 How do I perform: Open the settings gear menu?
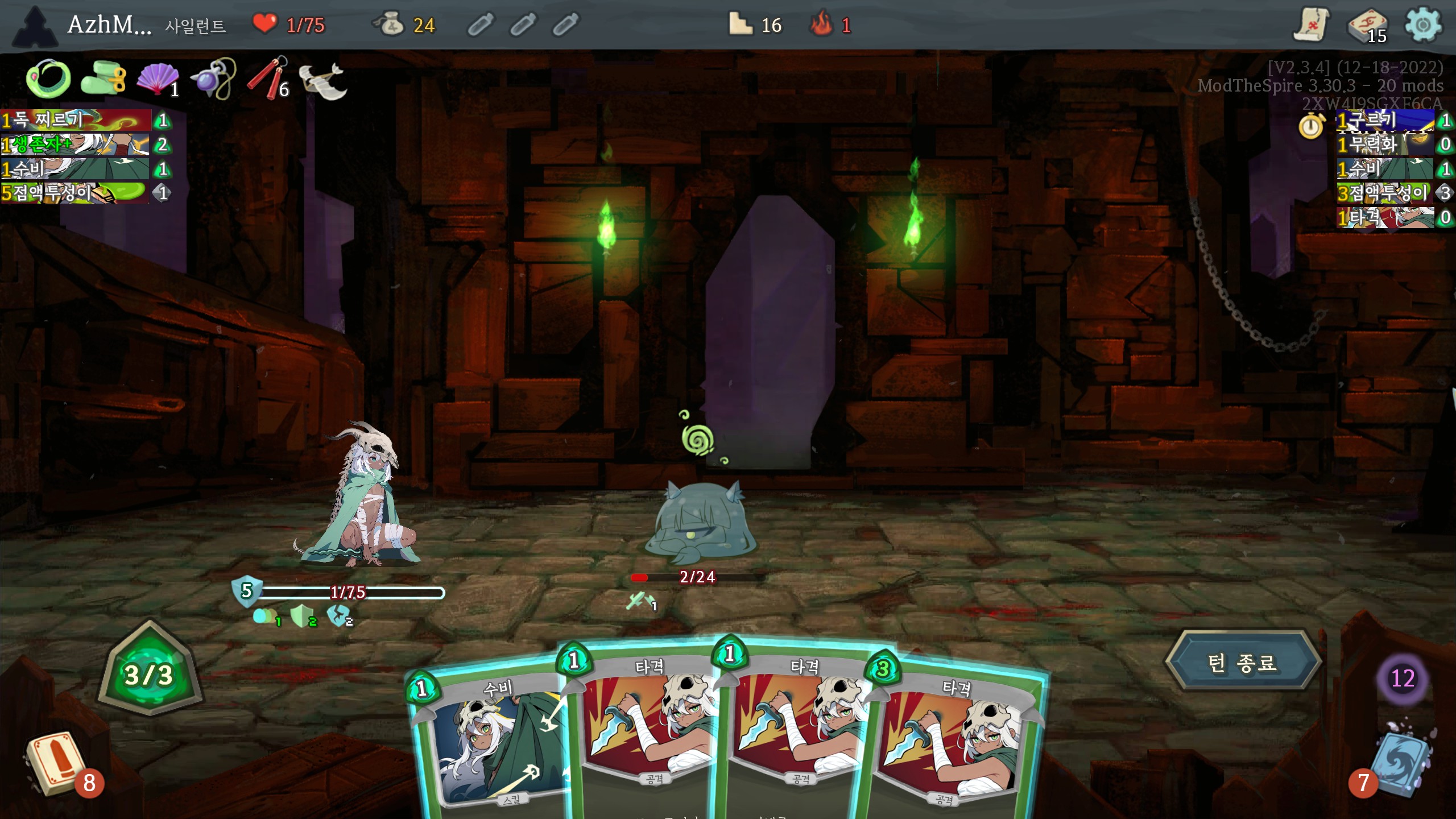(1422, 24)
